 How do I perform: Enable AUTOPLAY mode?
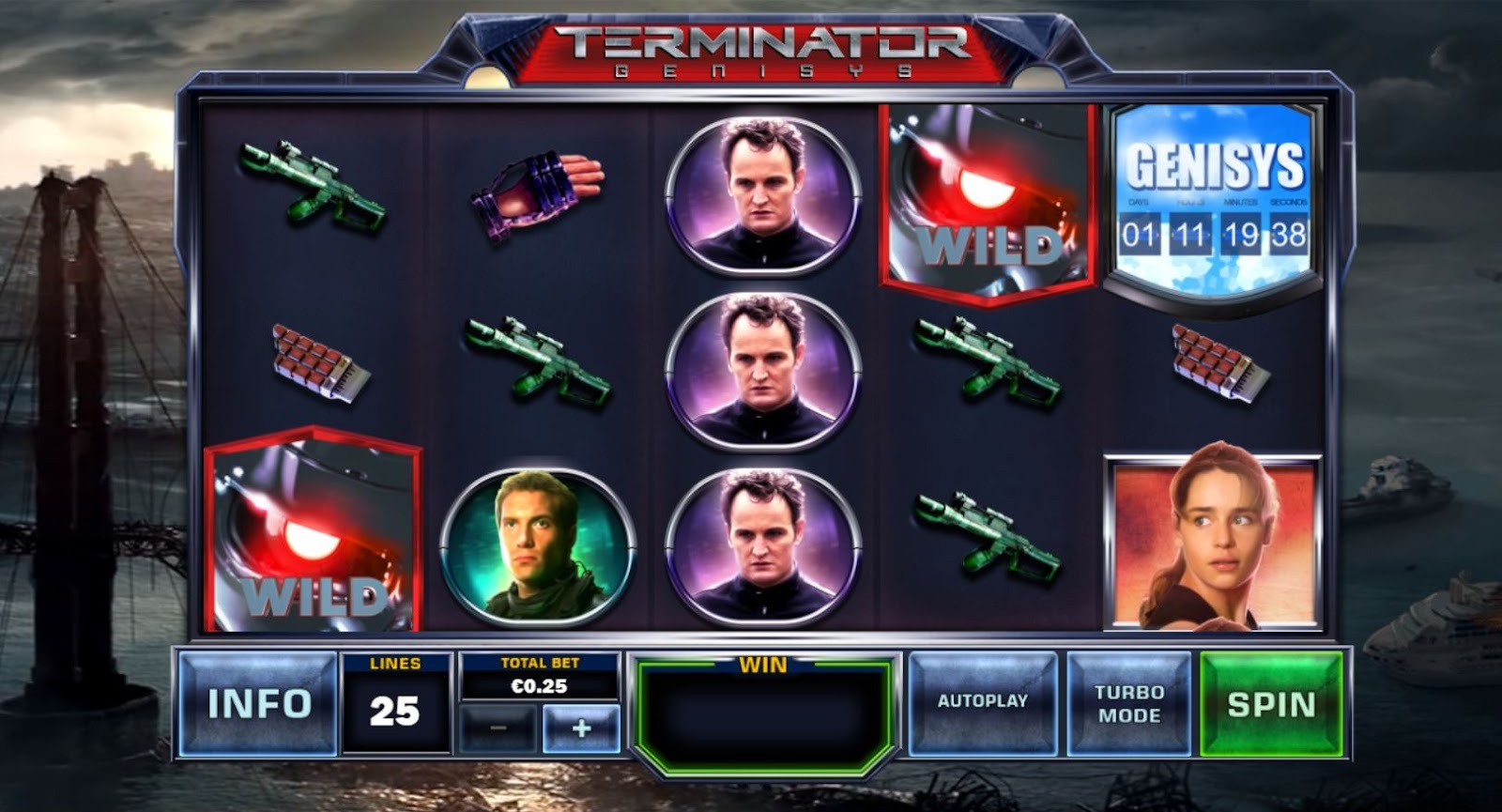point(984,699)
